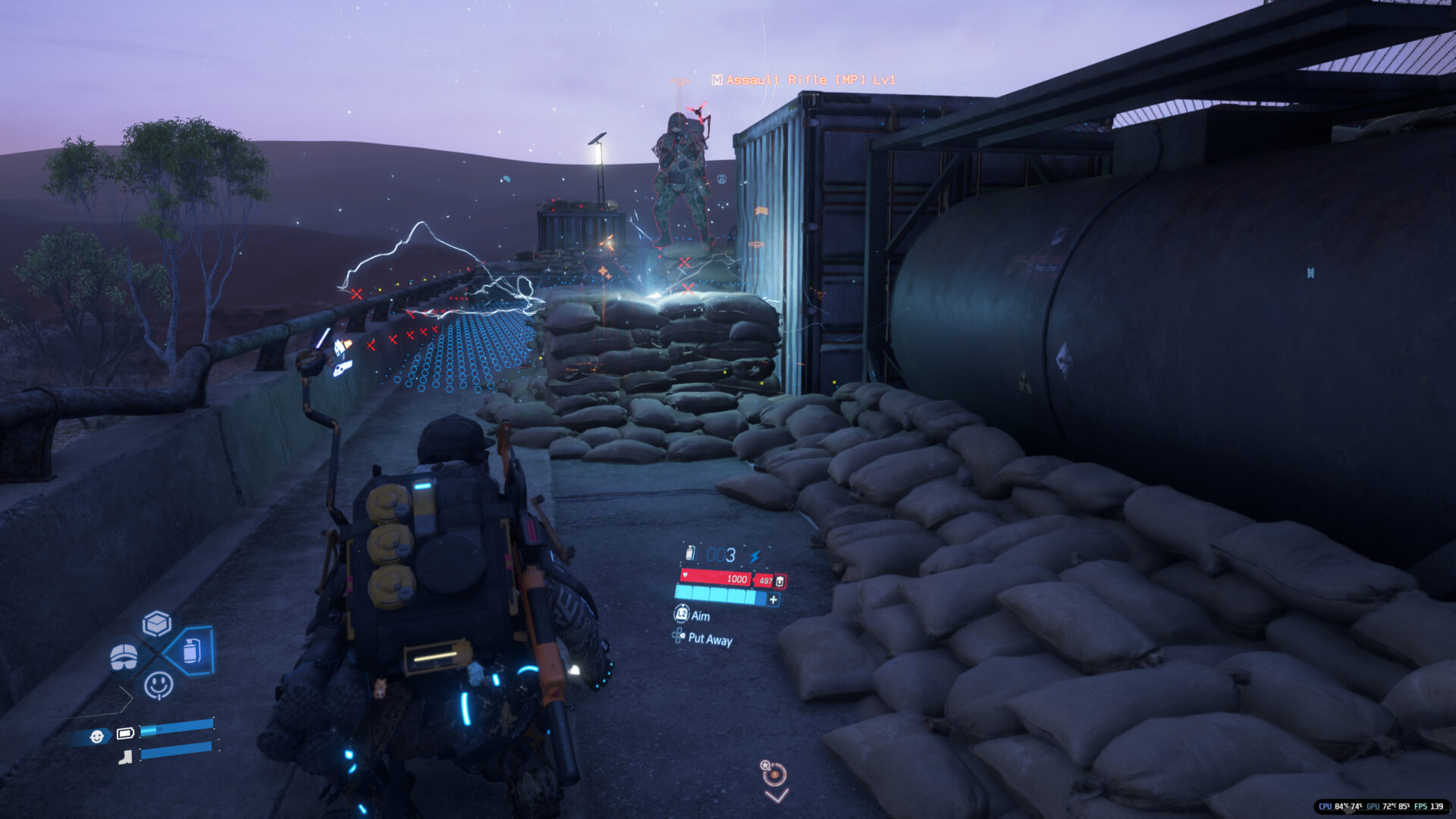Select the circular destination marker with chevron
Viewport: 1456px width, 819px height.
coord(774,774)
